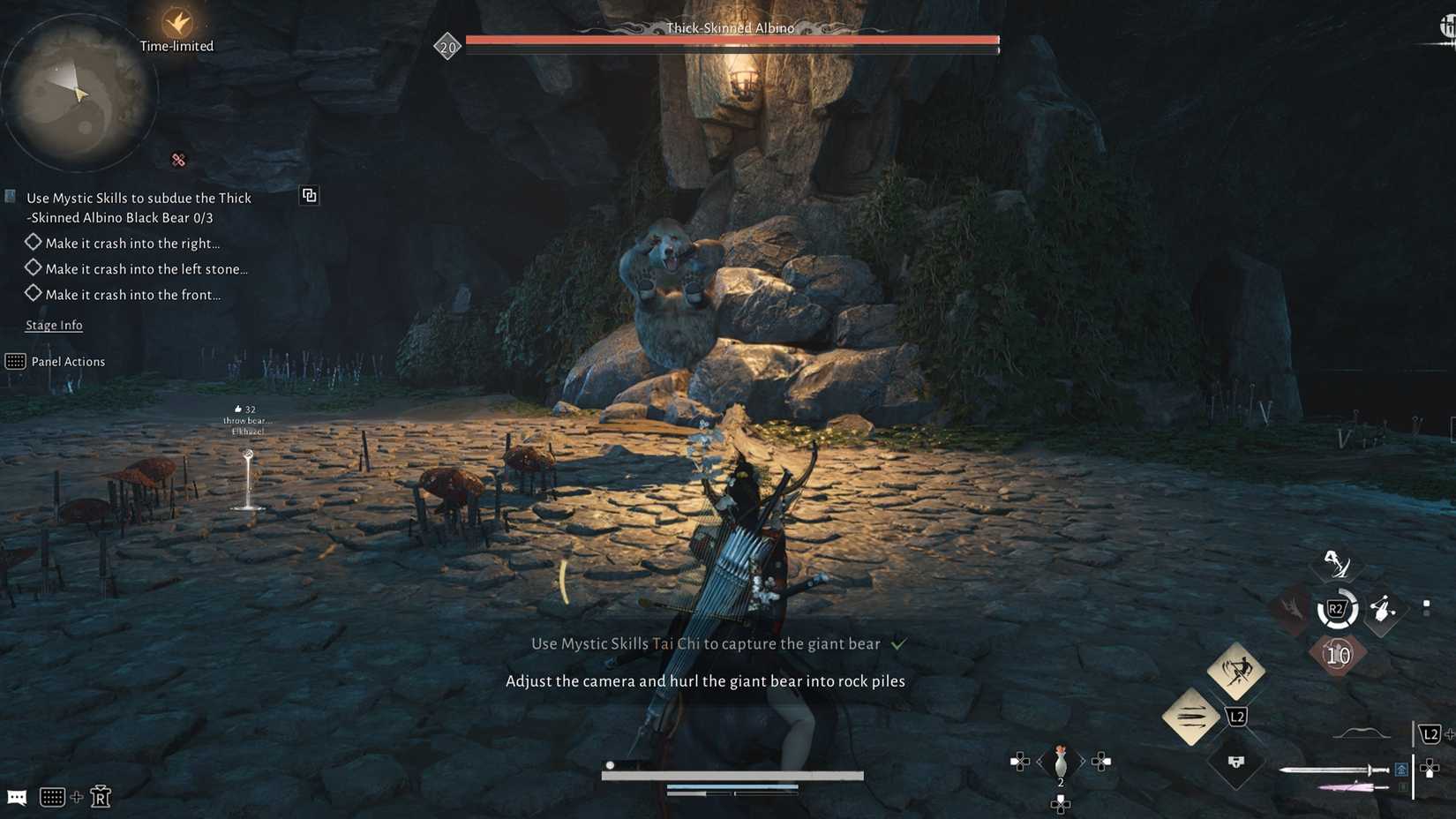Image resolution: width=1456 pixels, height=819 pixels.
Task: Select the somersault skill icon above R2
Action: (1334, 565)
